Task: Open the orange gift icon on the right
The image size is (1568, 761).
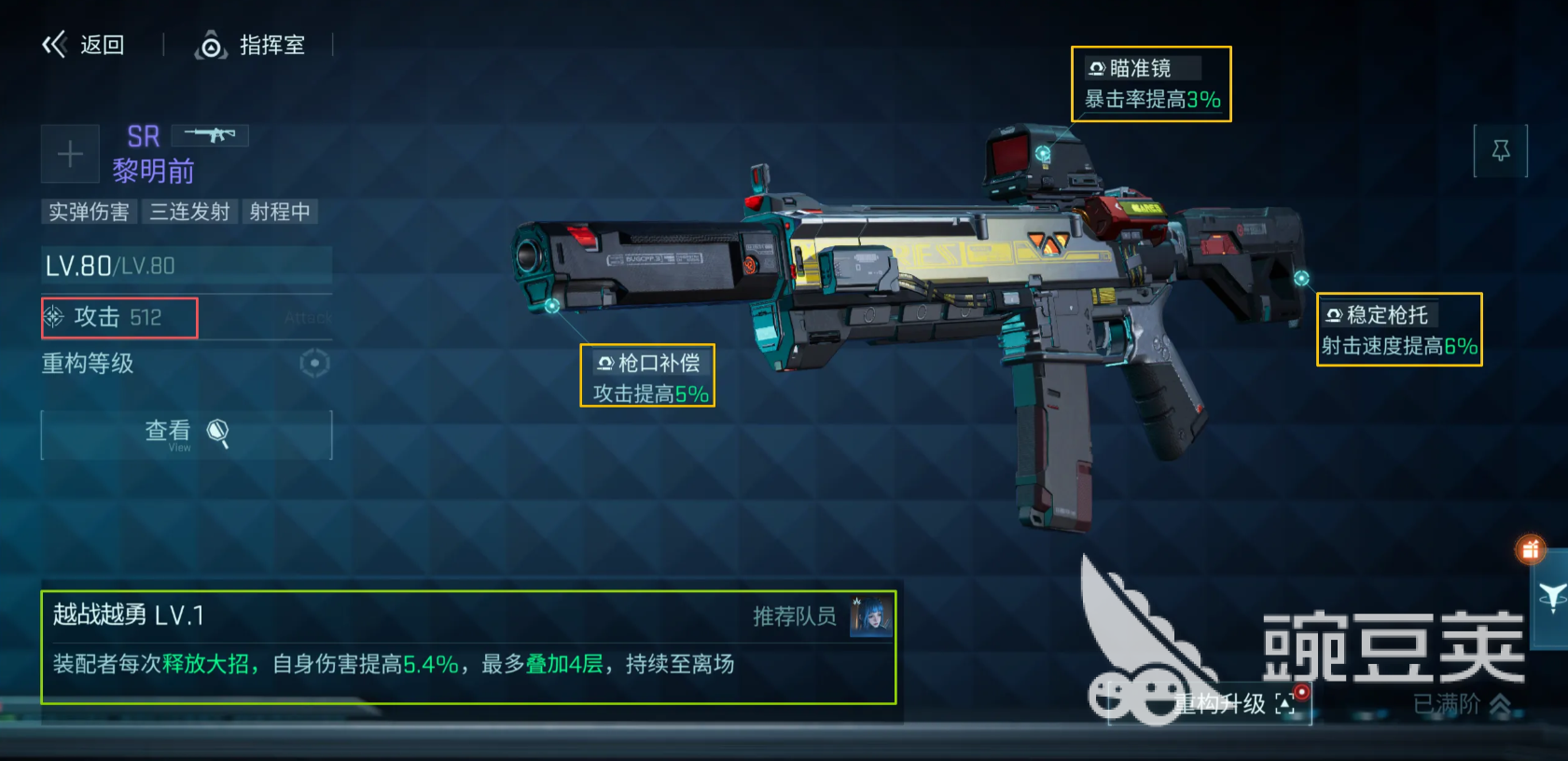Action: tap(1531, 550)
